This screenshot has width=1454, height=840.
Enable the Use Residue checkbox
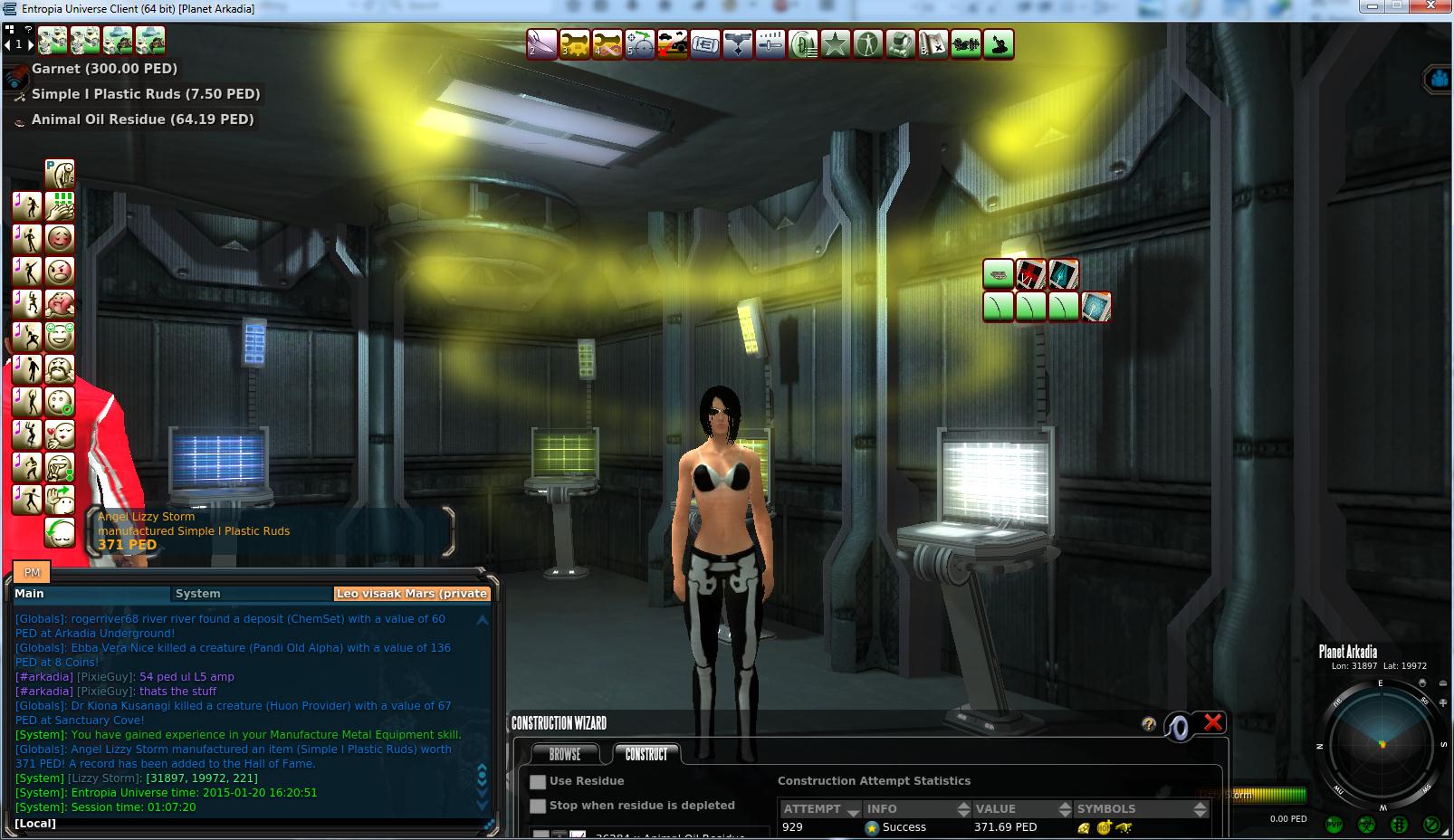539,782
